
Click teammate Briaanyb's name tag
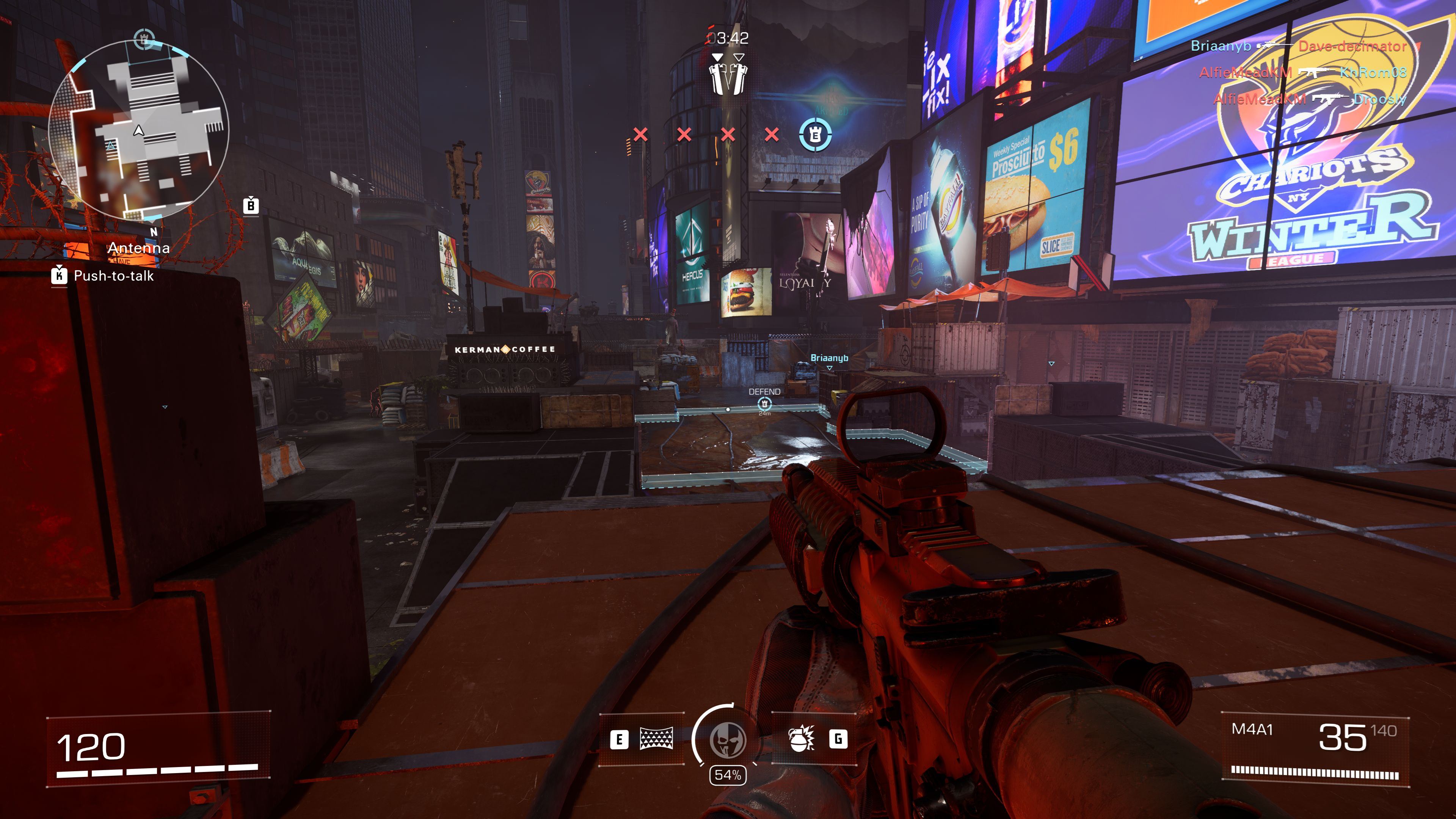click(x=829, y=358)
